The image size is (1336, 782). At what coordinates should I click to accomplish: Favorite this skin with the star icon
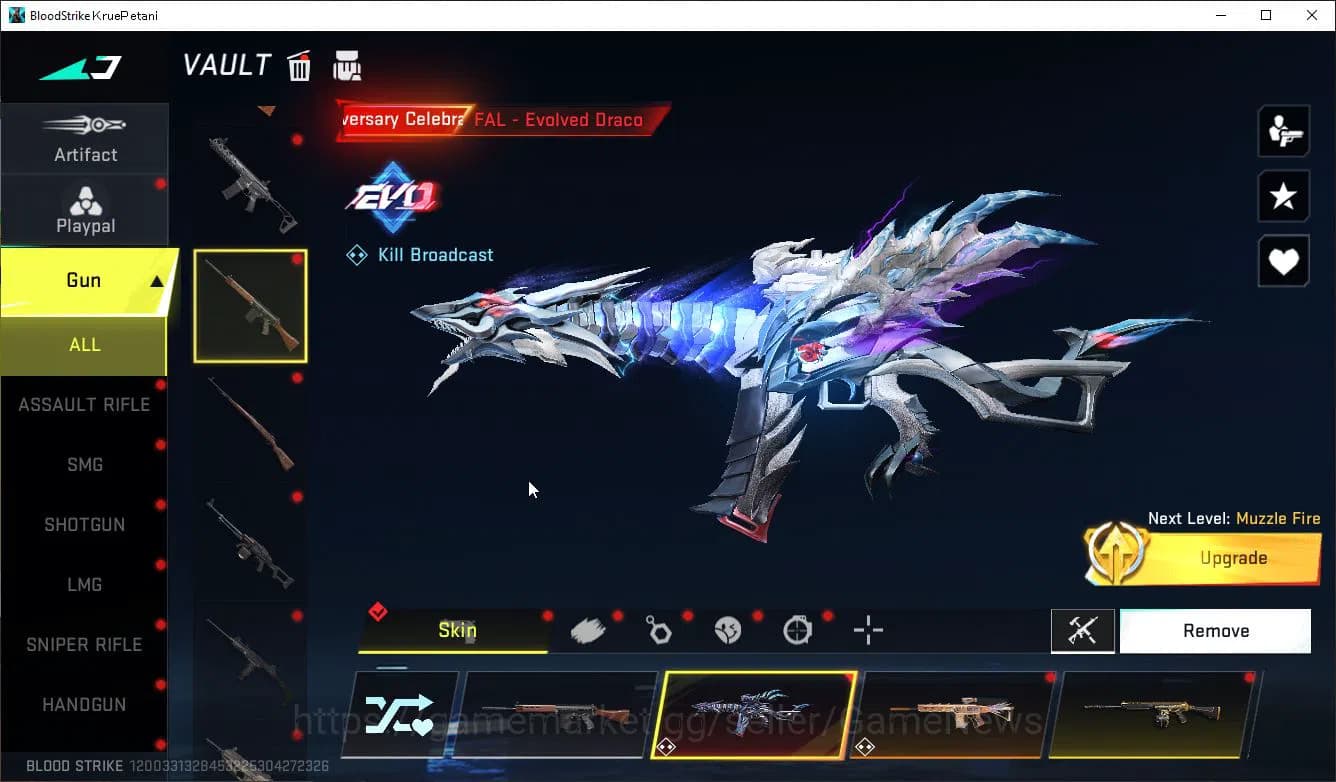click(x=1284, y=196)
